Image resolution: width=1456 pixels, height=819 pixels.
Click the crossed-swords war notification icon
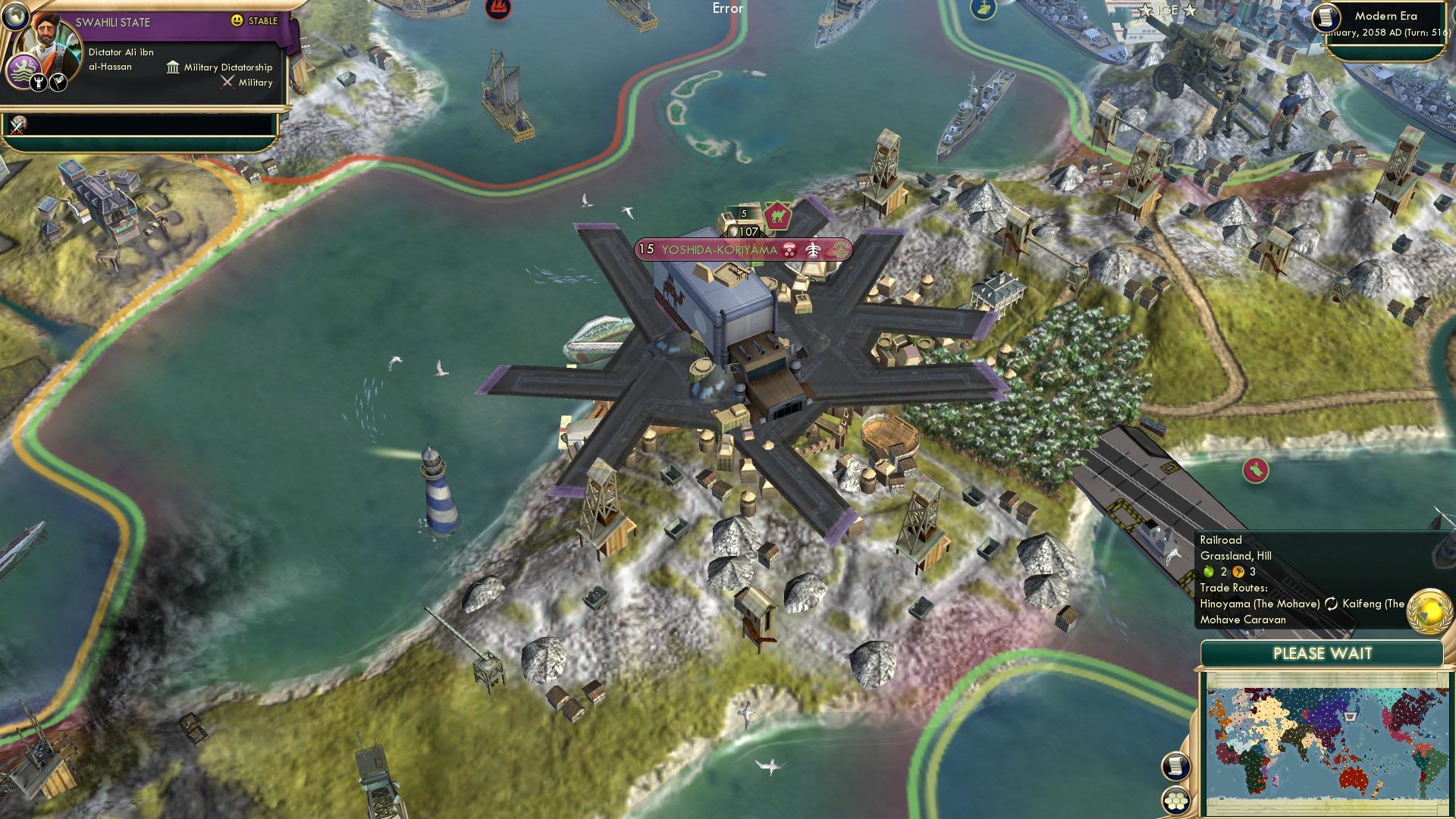(17, 127)
